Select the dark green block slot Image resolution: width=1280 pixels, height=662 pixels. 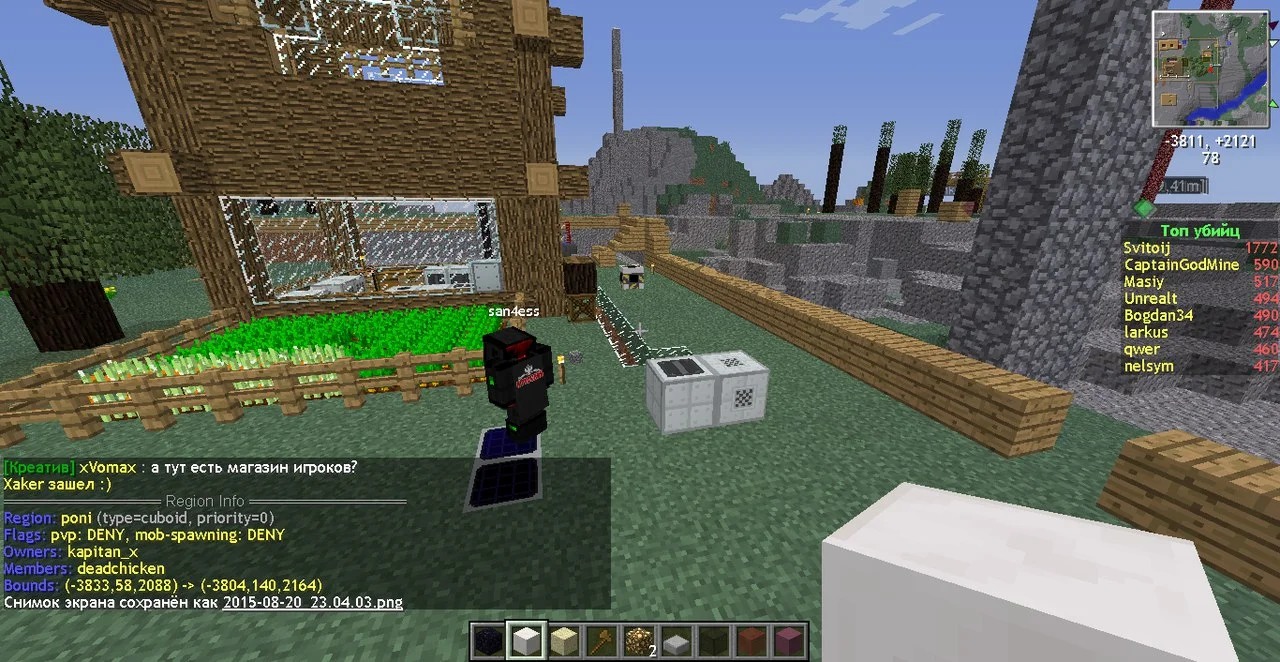tap(715, 641)
